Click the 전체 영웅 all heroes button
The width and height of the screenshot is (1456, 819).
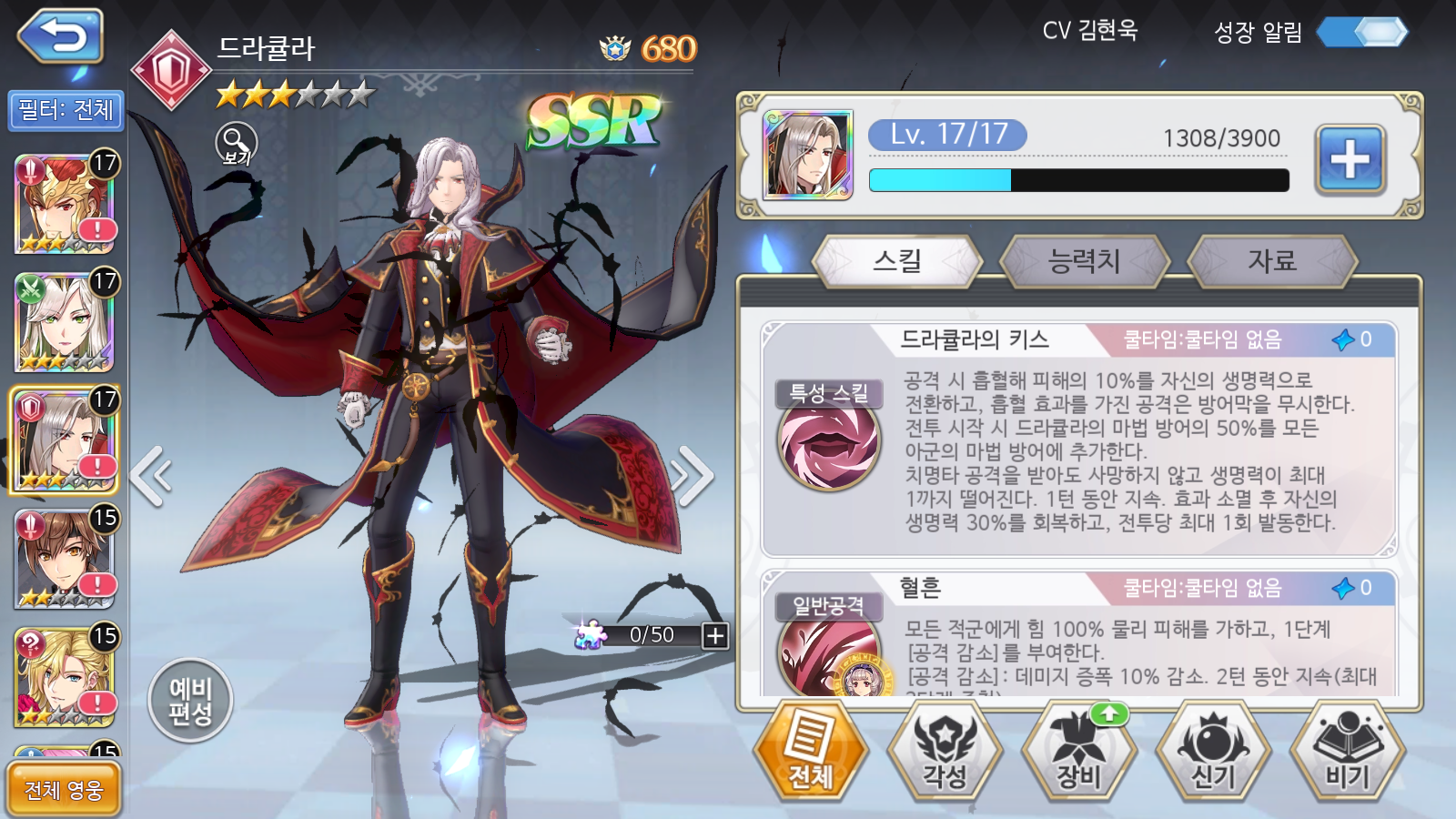click(x=64, y=789)
